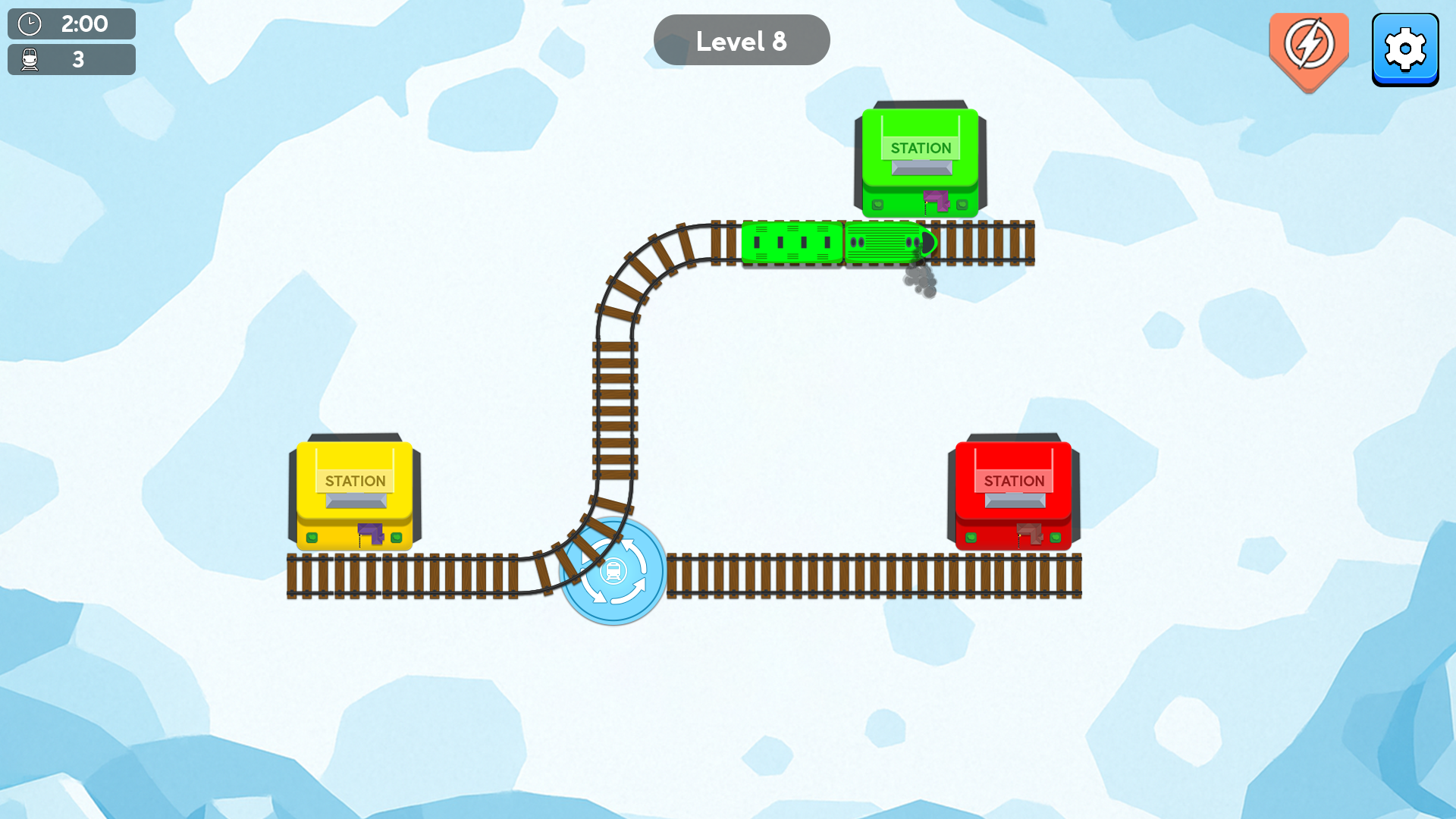
Task: Click the clock icon on the timer badge
Action: [x=29, y=24]
